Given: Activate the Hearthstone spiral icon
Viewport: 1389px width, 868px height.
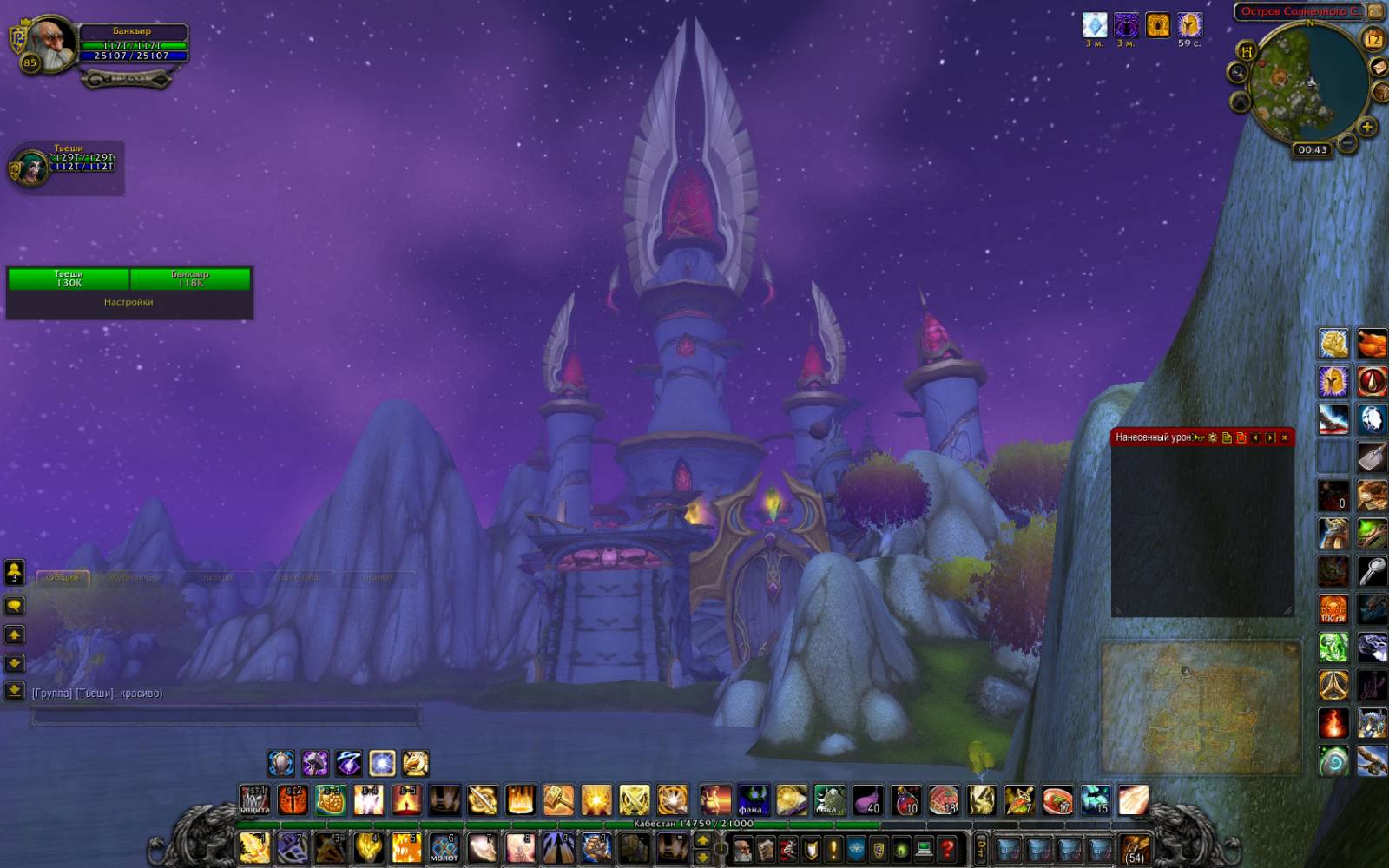Looking at the screenshot, I should 1333,760.
